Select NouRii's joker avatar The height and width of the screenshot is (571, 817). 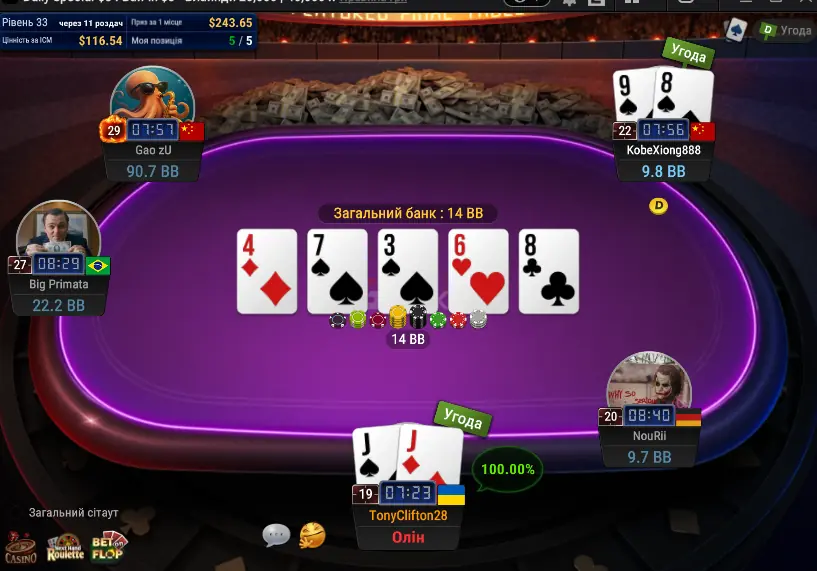[650, 386]
